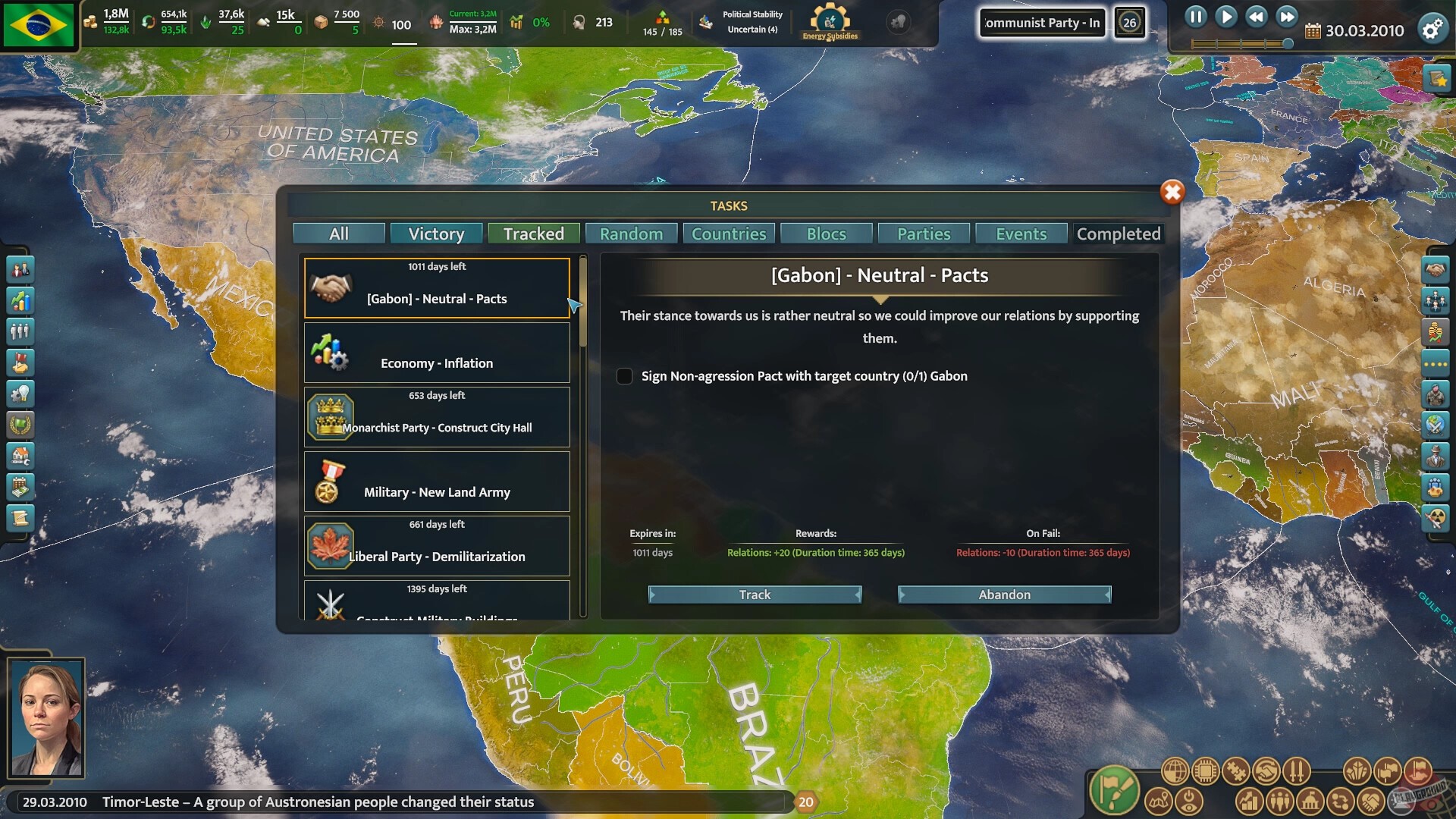Select the army soldier icon on right sidebar
Screen dimensions: 1456x819
1436,393
